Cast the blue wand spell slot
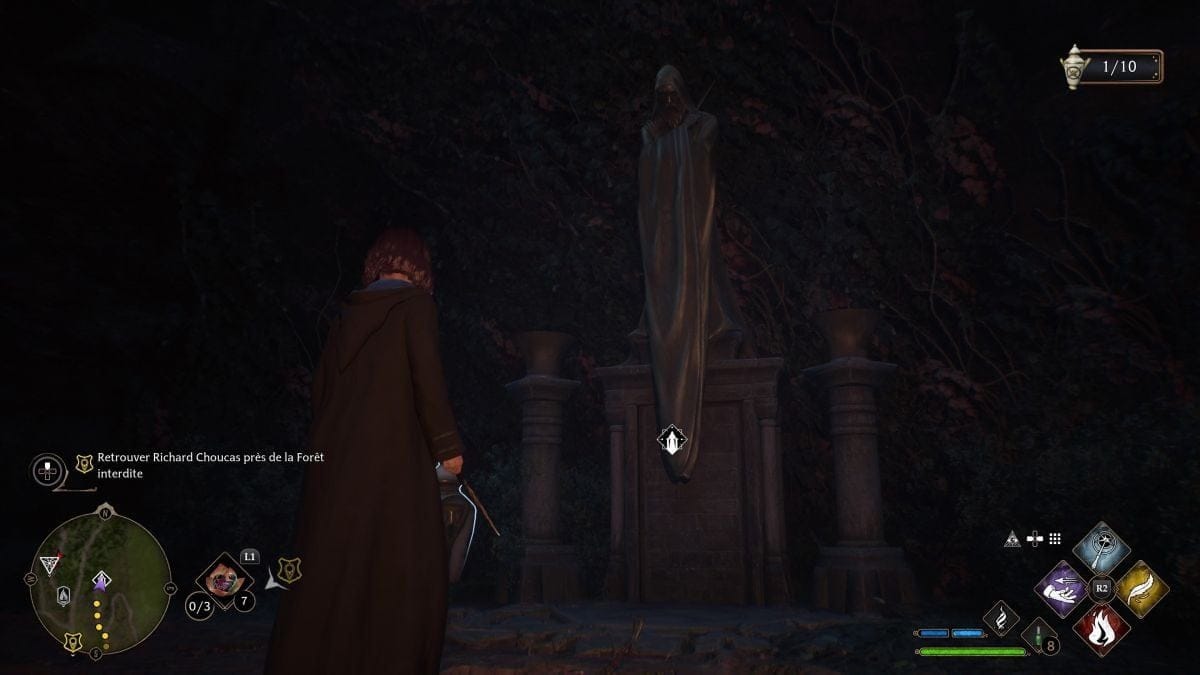The image size is (1200, 675). coord(1101,549)
